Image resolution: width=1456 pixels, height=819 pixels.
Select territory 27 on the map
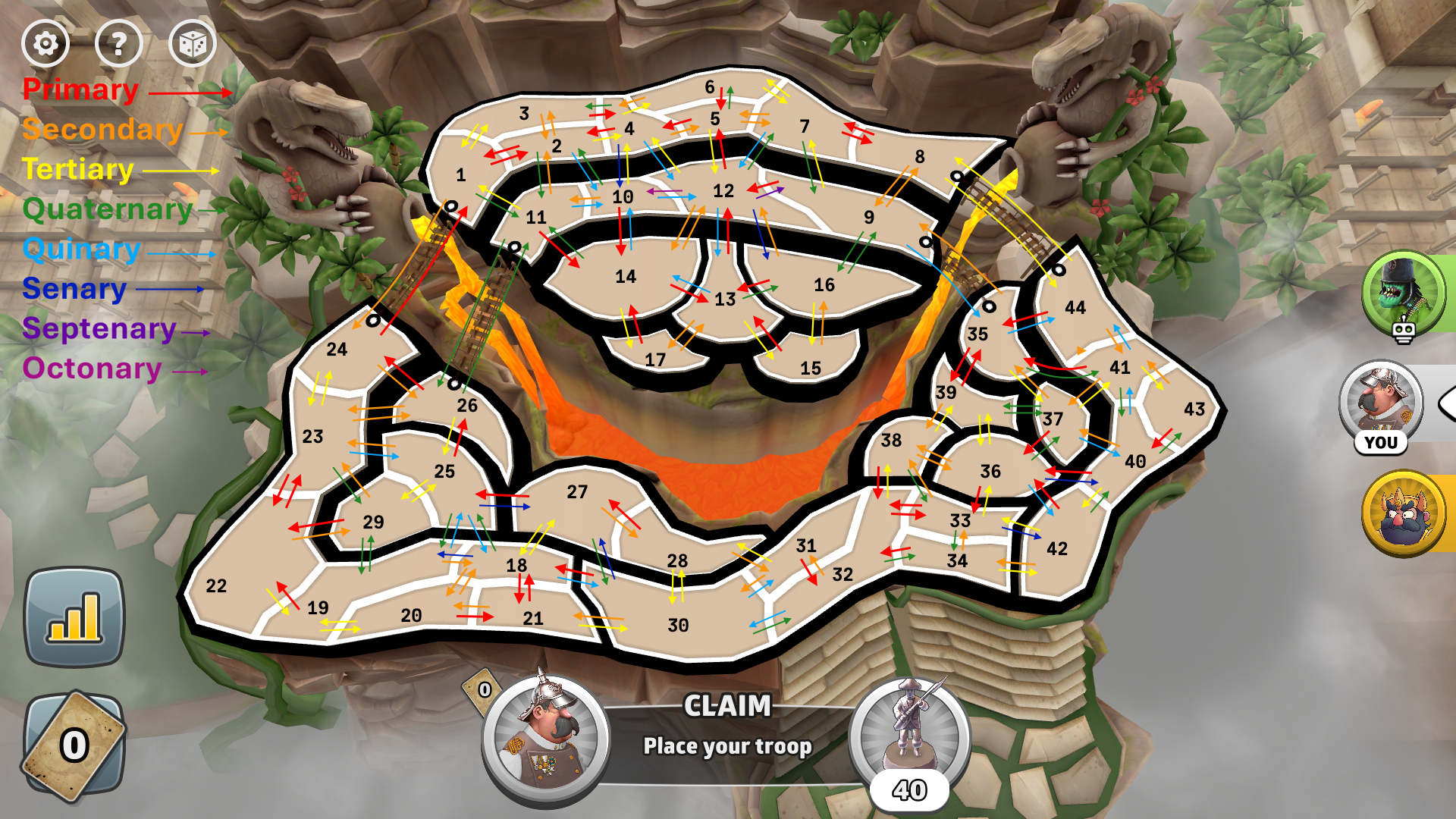click(577, 493)
